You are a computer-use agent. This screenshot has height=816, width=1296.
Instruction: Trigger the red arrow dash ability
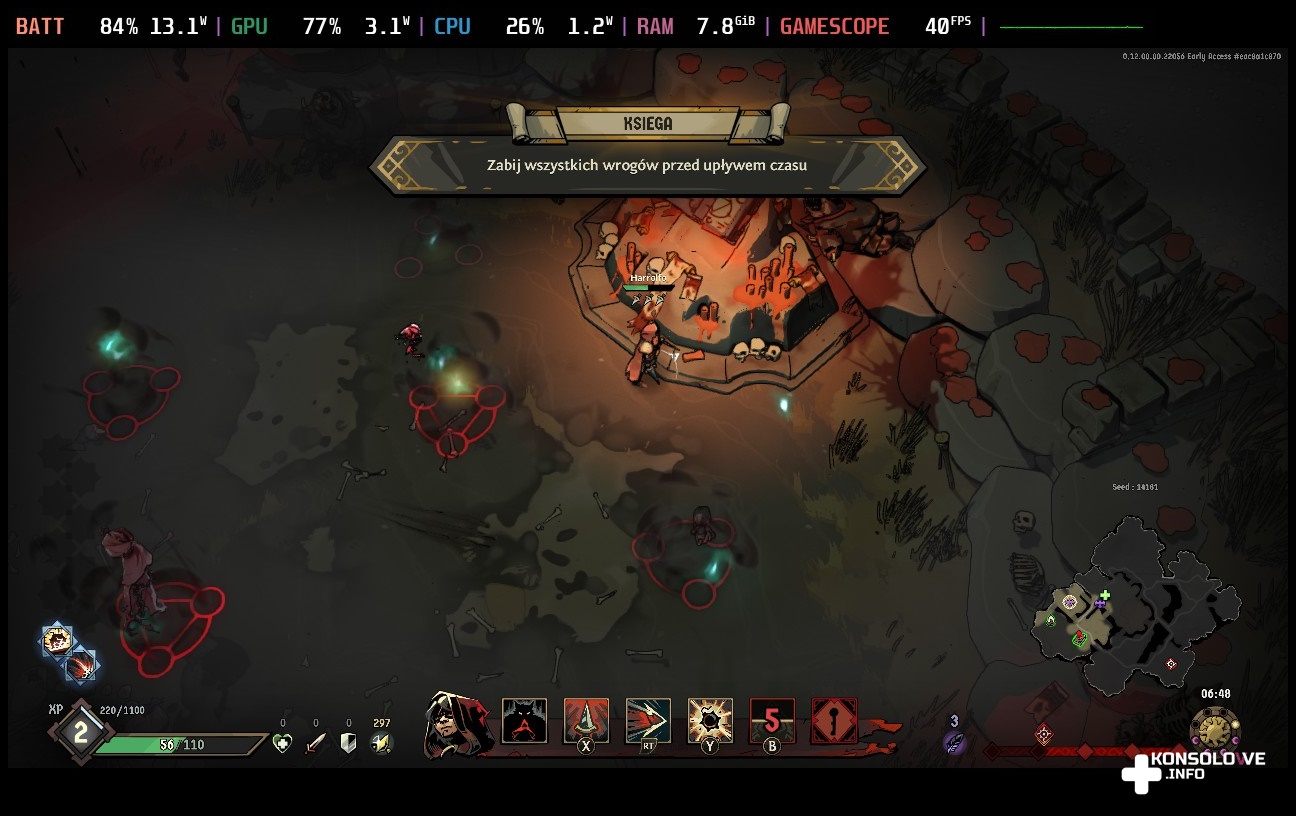648,720
